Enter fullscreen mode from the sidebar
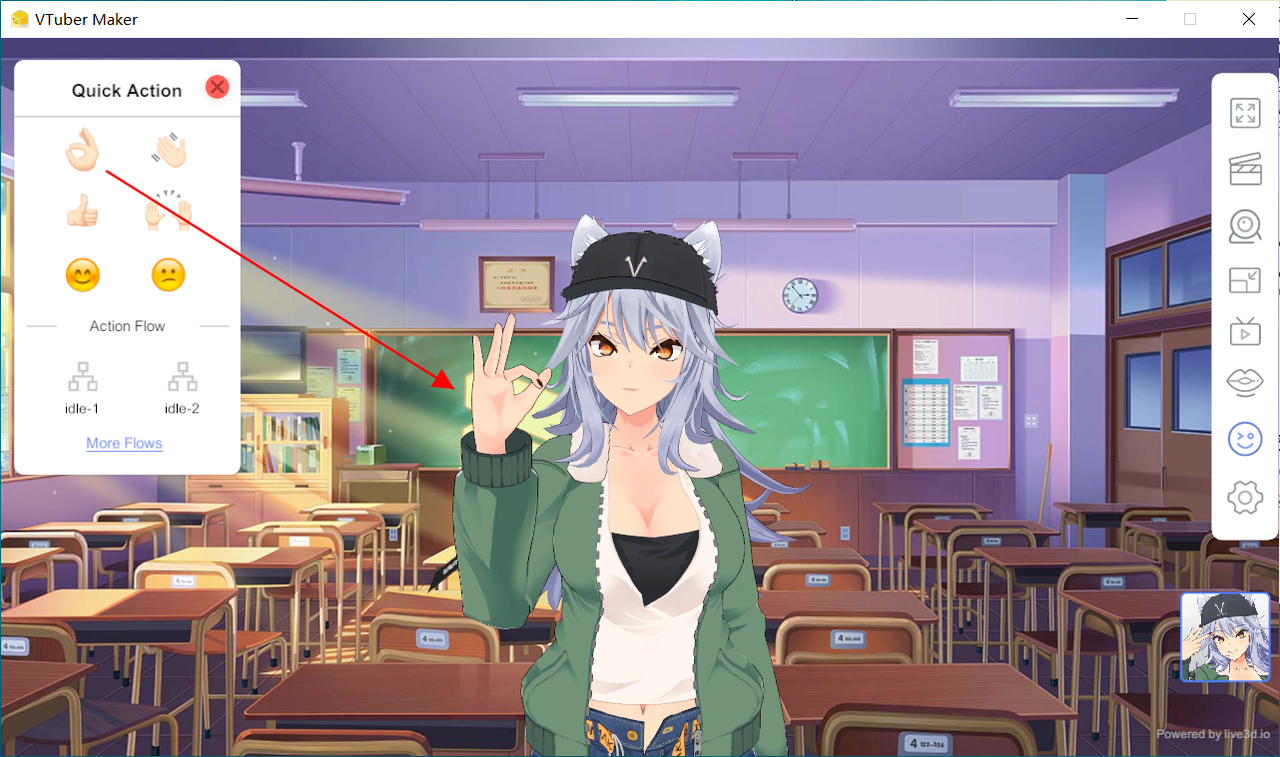The image size is (1280, 757). point(1244,113)
